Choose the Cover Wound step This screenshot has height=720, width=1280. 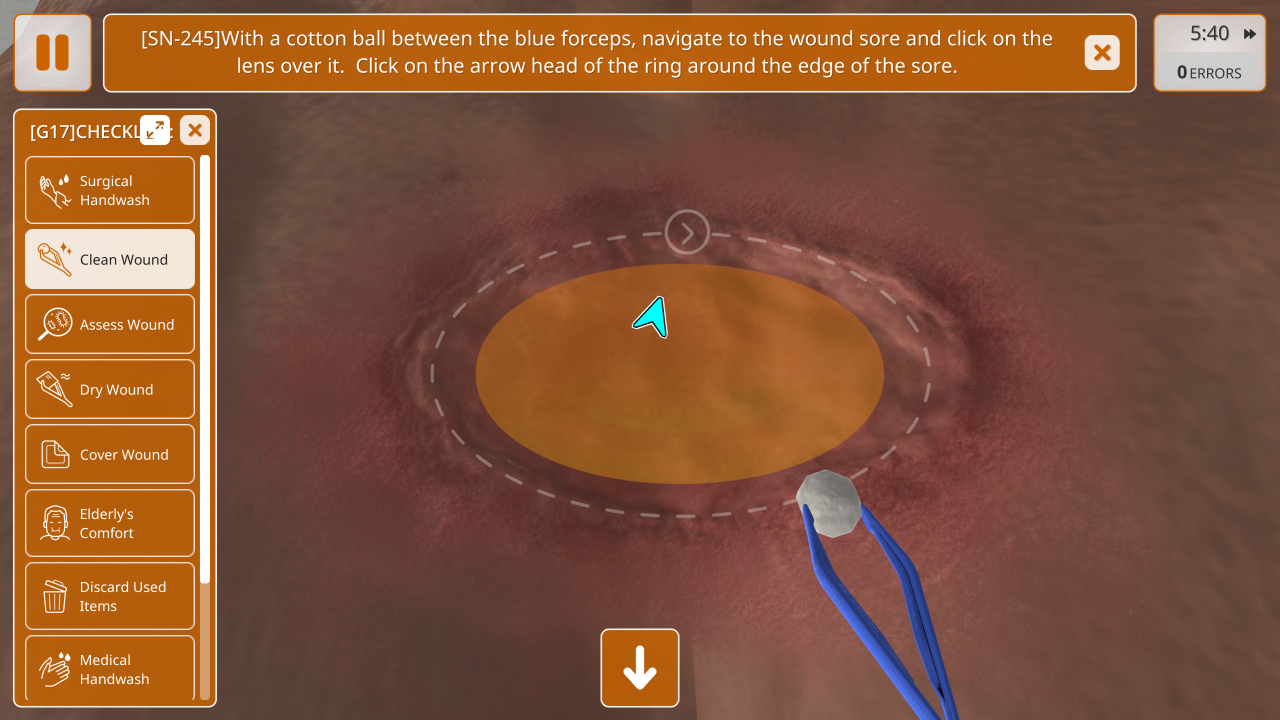[x=110, y=454]
